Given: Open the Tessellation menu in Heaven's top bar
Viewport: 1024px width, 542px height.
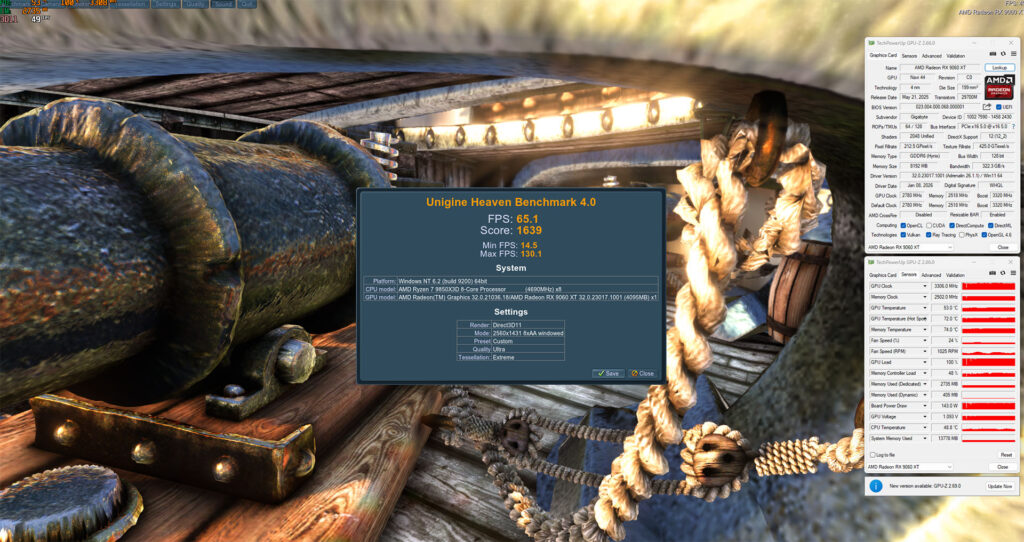Looking at the screenshot, I should coord(128,4).
